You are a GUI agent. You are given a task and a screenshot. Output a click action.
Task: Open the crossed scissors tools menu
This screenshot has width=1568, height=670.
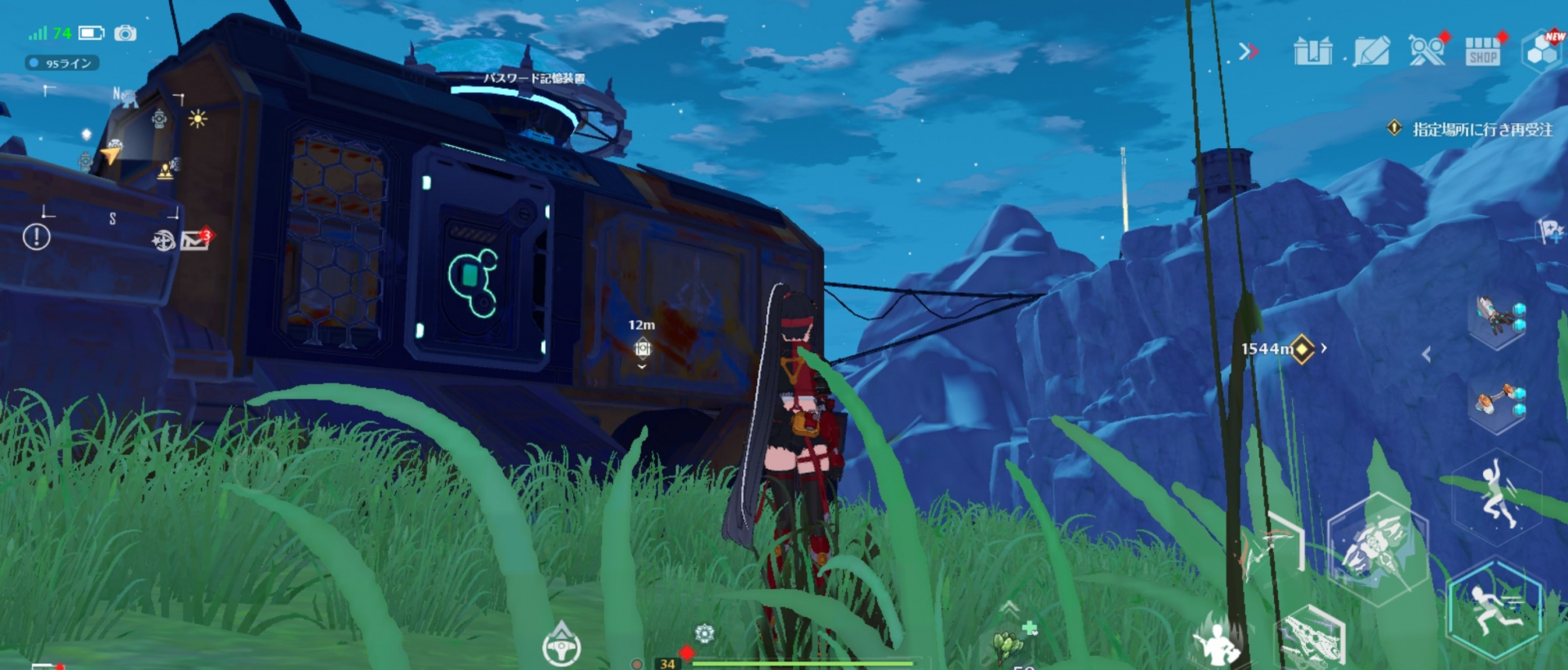point(1428,51)
